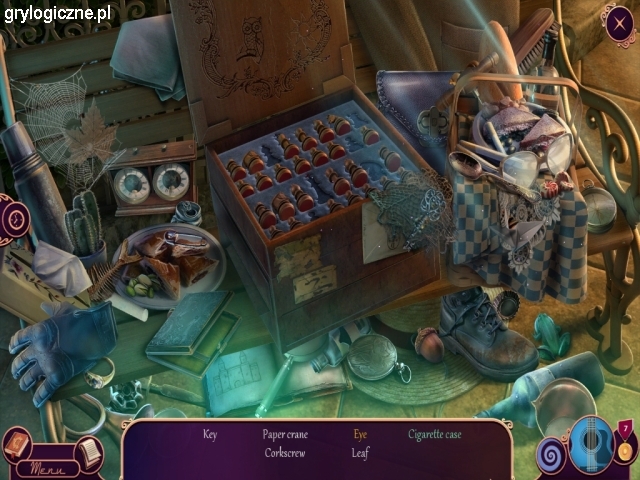The width and height of the screenshot is (640, 480).
Task: Click the purple spiral button
Action: (x=553, y=456)
